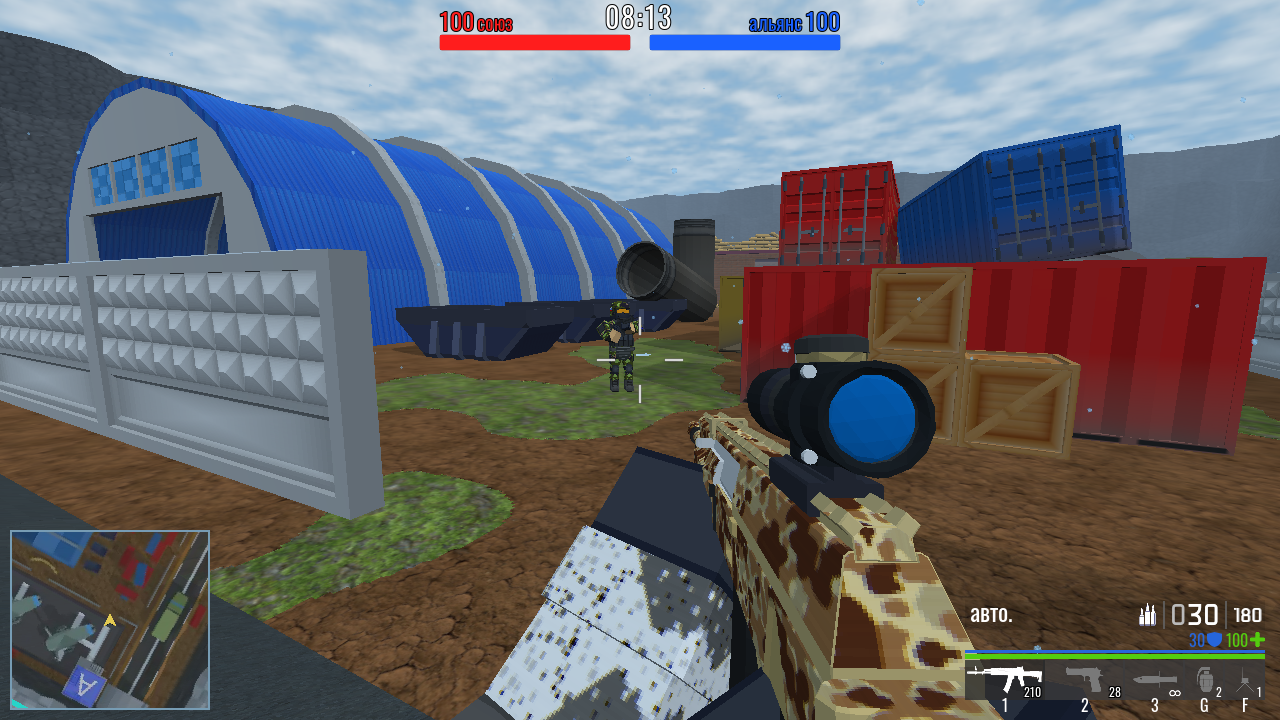
Task: Click the blue shield armor icon
Action: point(1214,639)
